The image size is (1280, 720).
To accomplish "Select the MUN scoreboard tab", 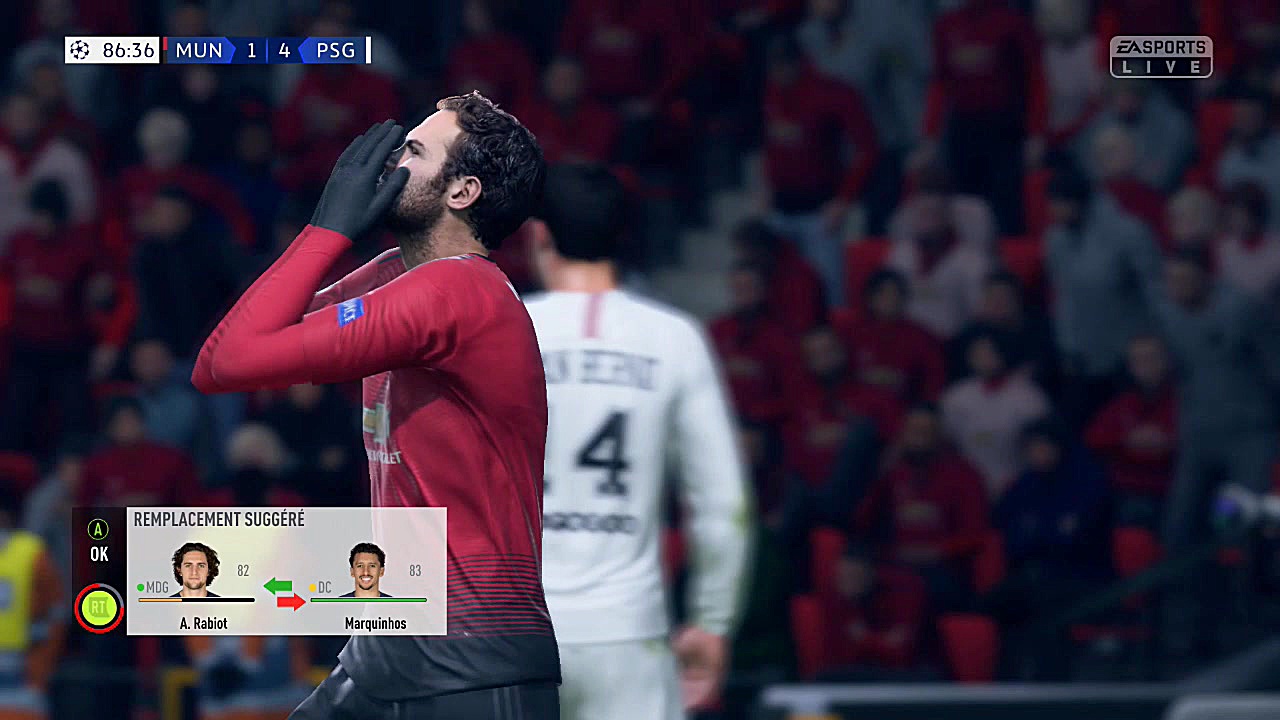I will tap(198, 50).
